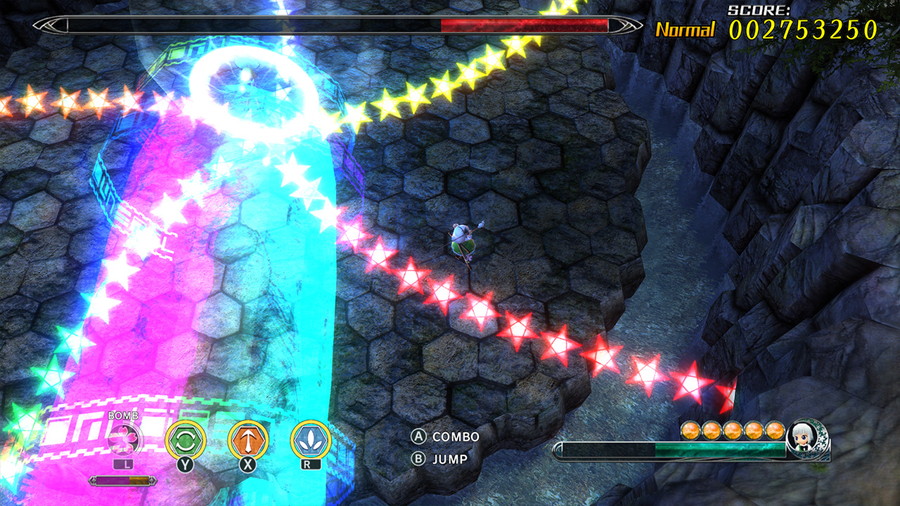The height and width of the screenshot is (506, 900).
Task: Activate the cherry blossom Bomb icon
Action: coord(124,438)
